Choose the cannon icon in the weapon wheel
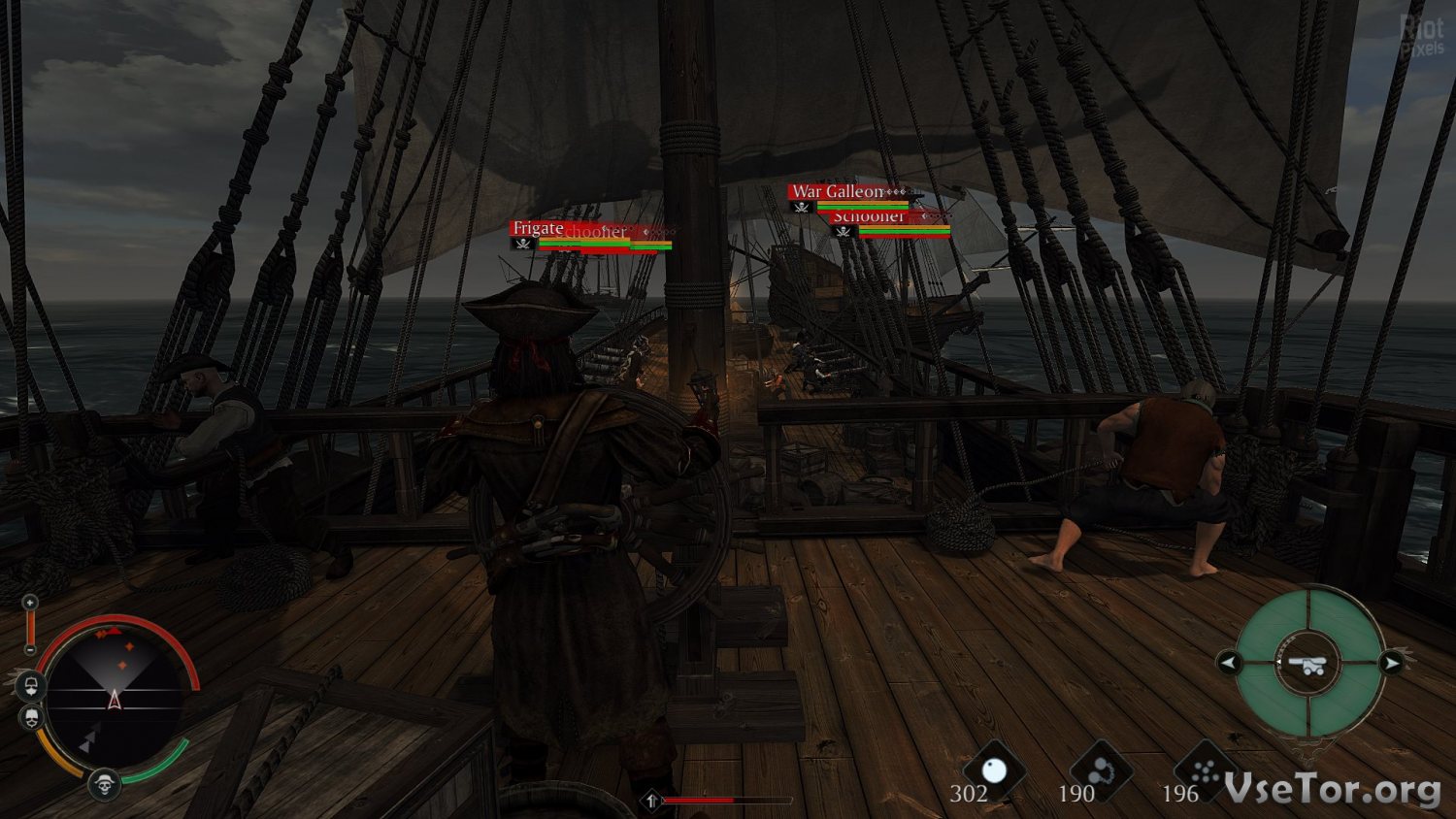Viewport: 1456px width, 819px height. pos(1307,664)
